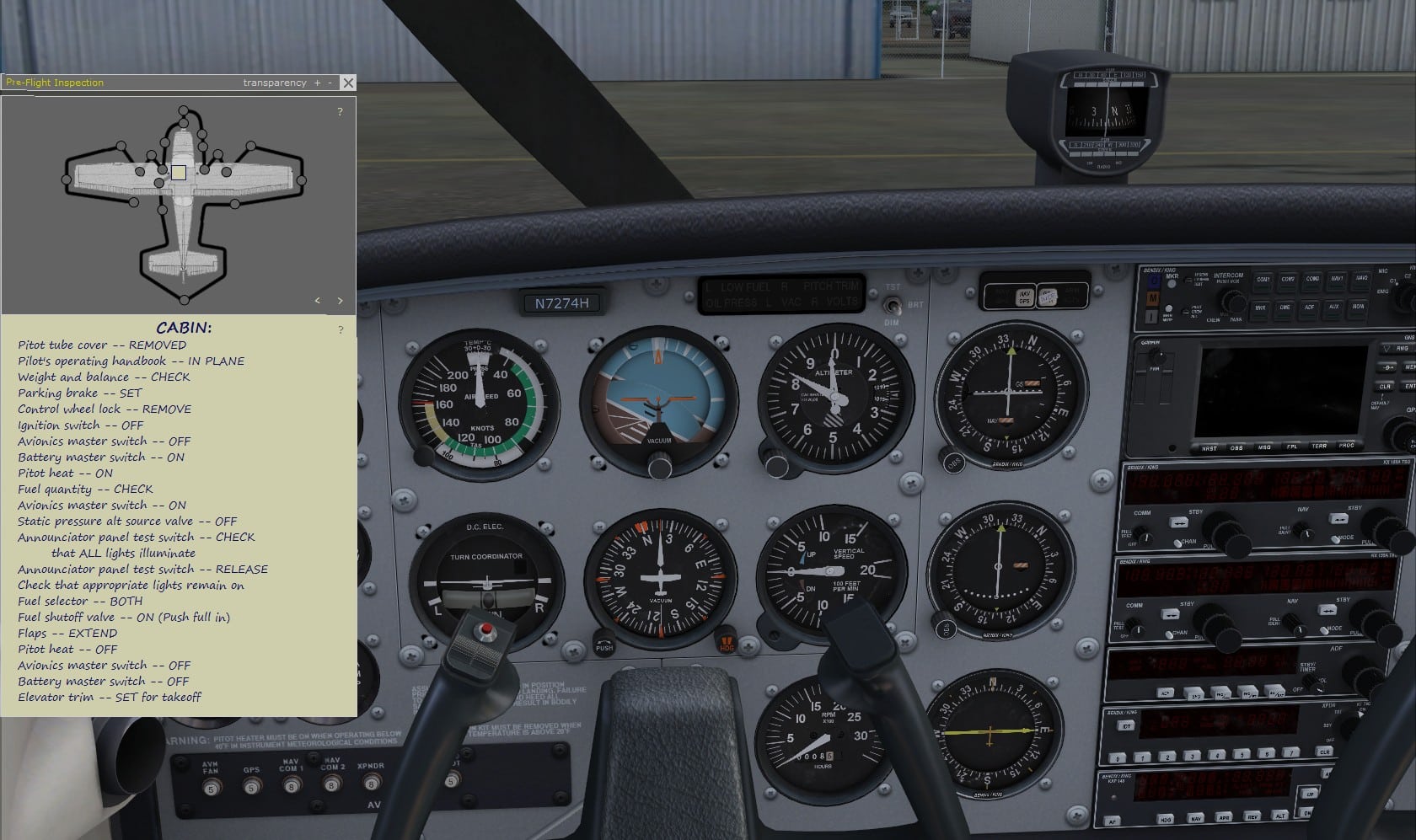
Task: Advance to the next inspection station arrow
Action: (x=341, y=301)
